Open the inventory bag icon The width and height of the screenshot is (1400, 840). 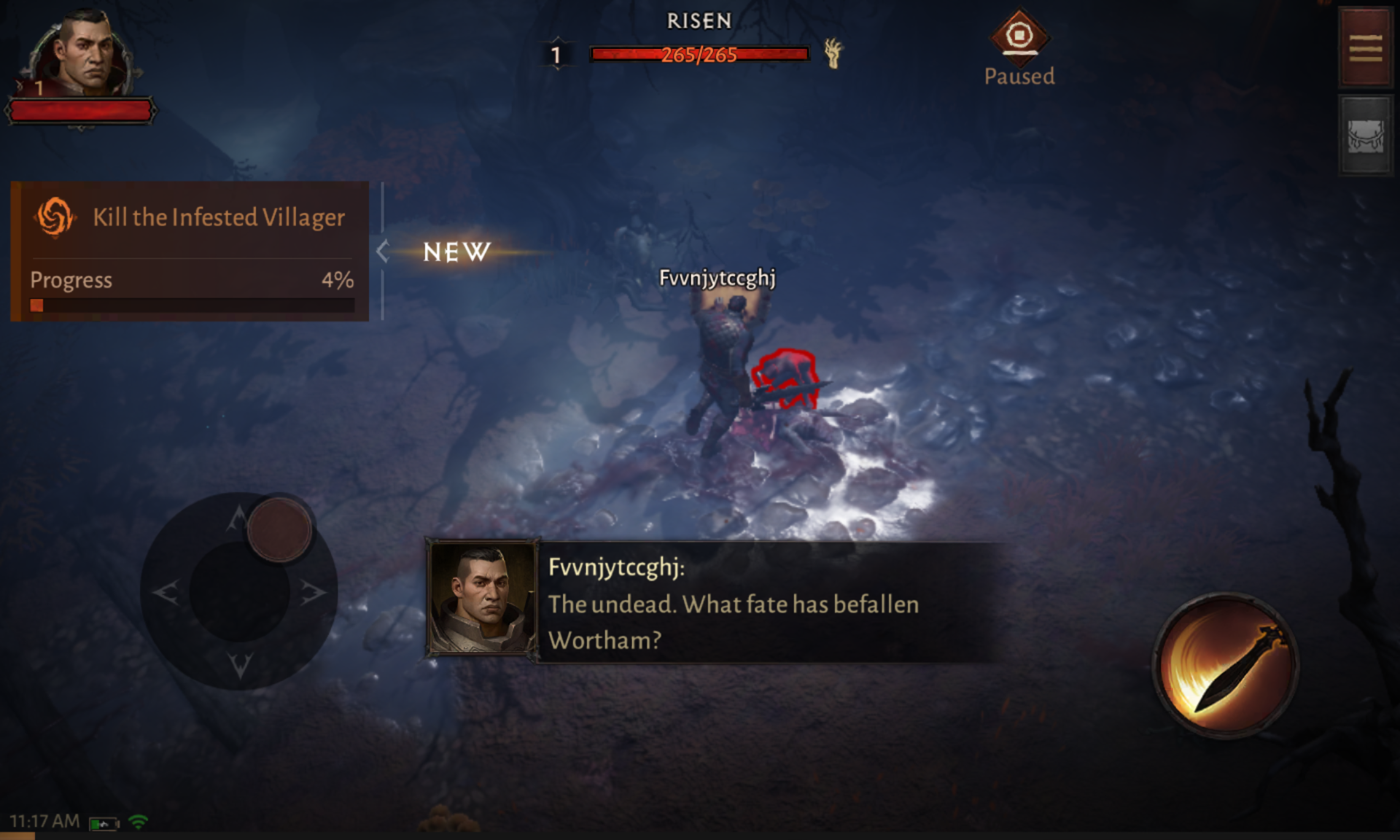[1365, 136]
